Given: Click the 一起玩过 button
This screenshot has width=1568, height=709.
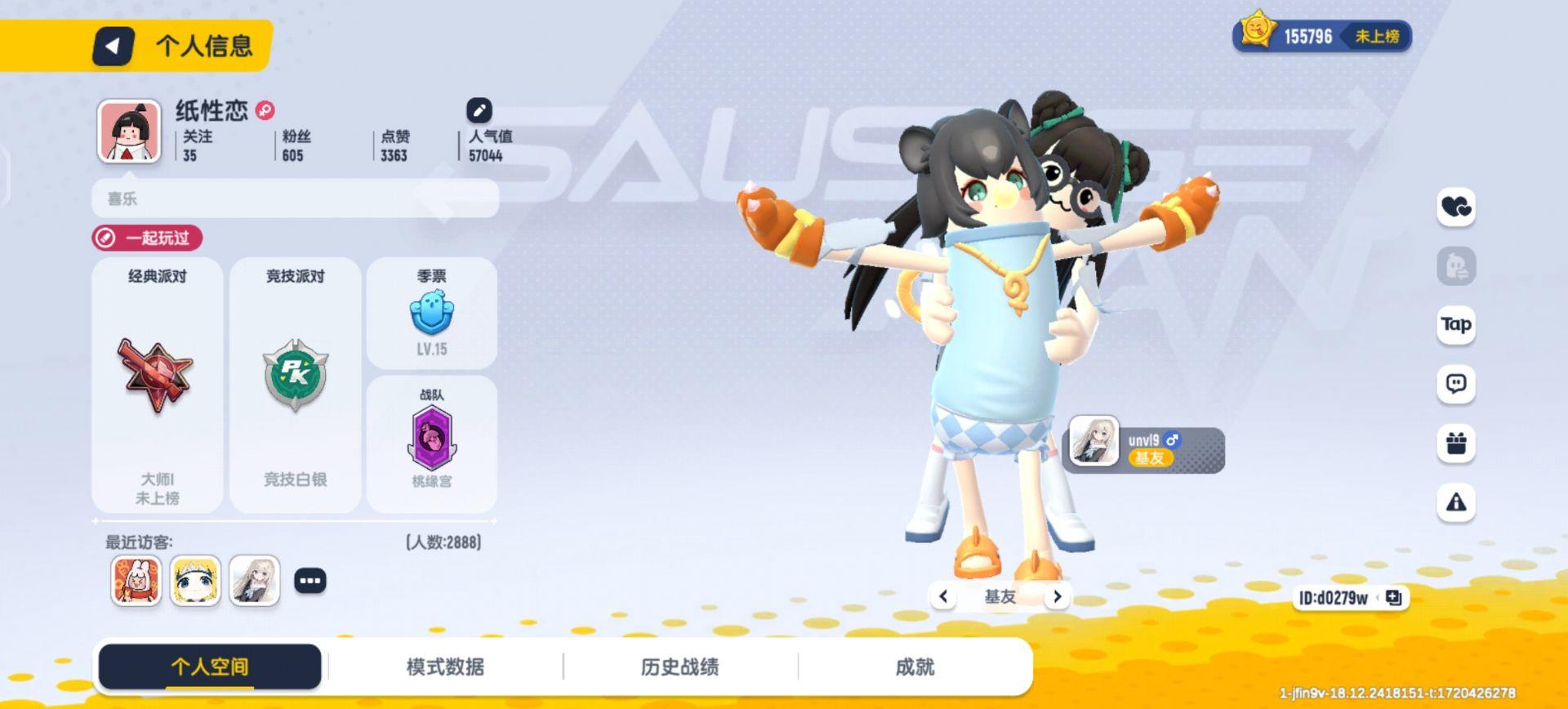Looking at the screenshot, I should click(147, 239).
